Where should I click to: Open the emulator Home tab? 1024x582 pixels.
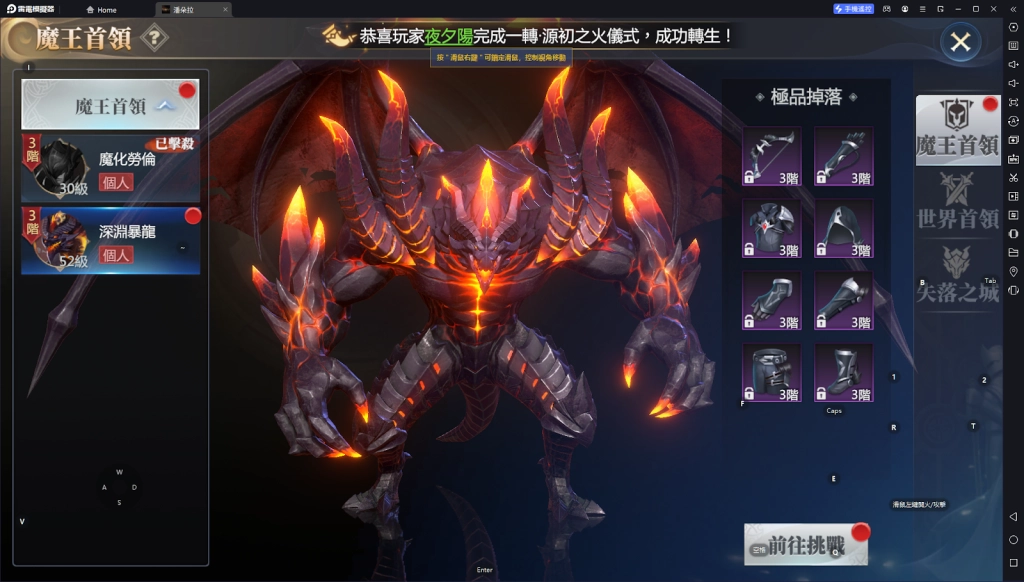coord(100,9)
